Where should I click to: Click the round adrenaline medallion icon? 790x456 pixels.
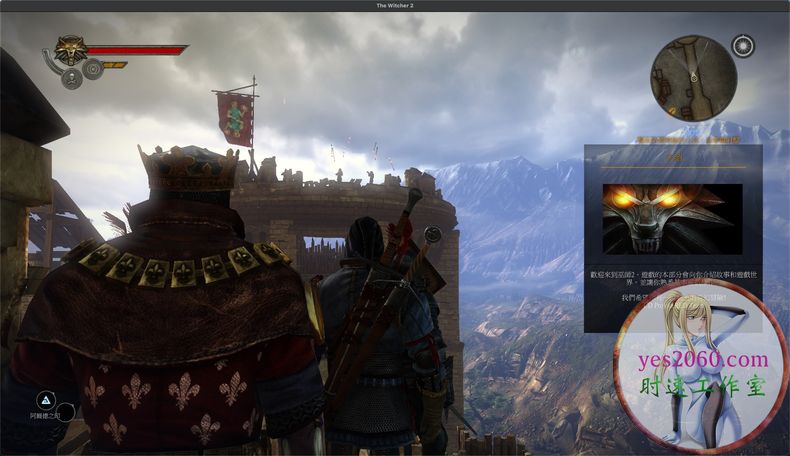tap(93, 69)
